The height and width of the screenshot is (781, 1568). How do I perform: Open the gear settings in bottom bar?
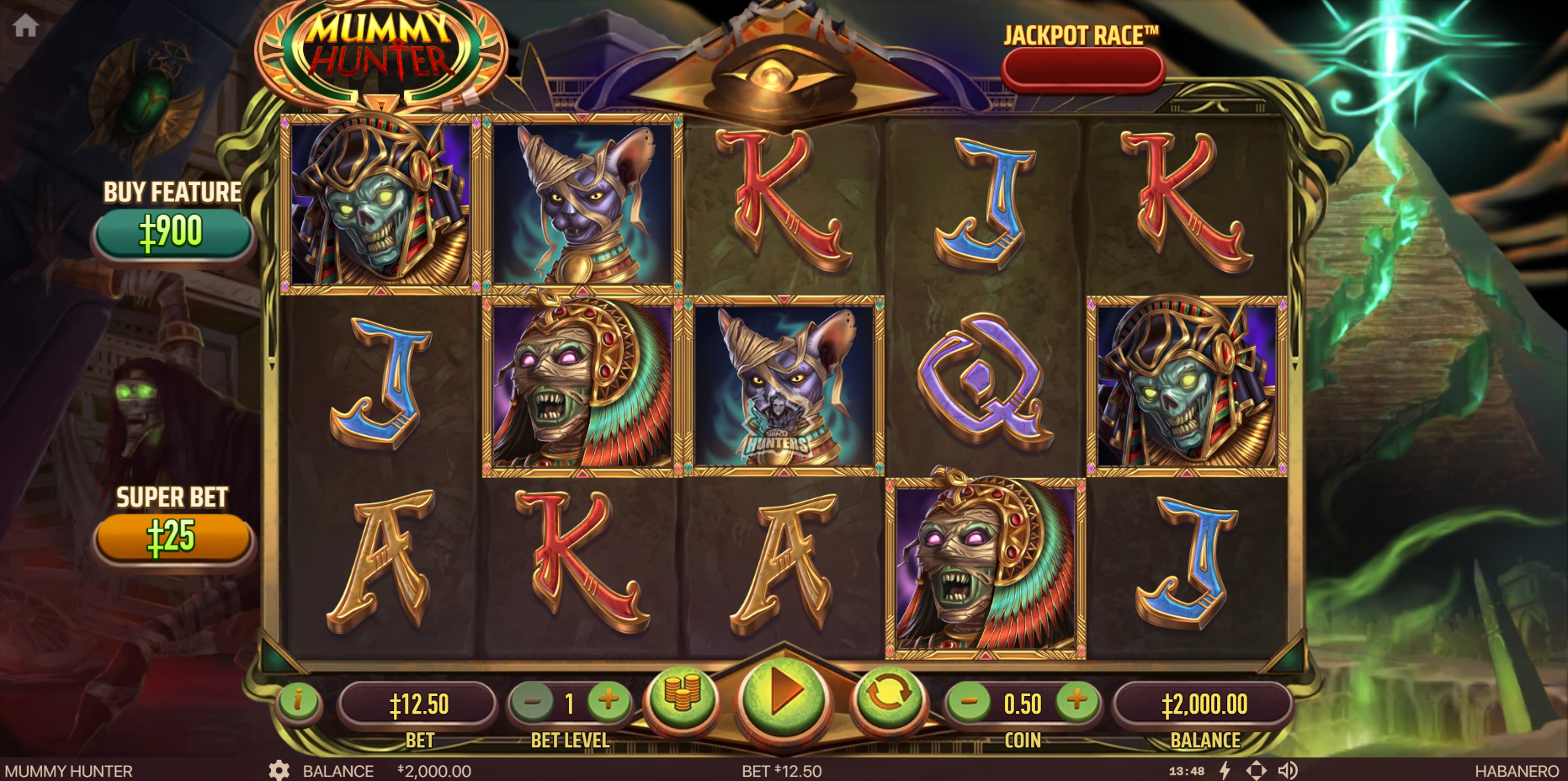point(279,770)
